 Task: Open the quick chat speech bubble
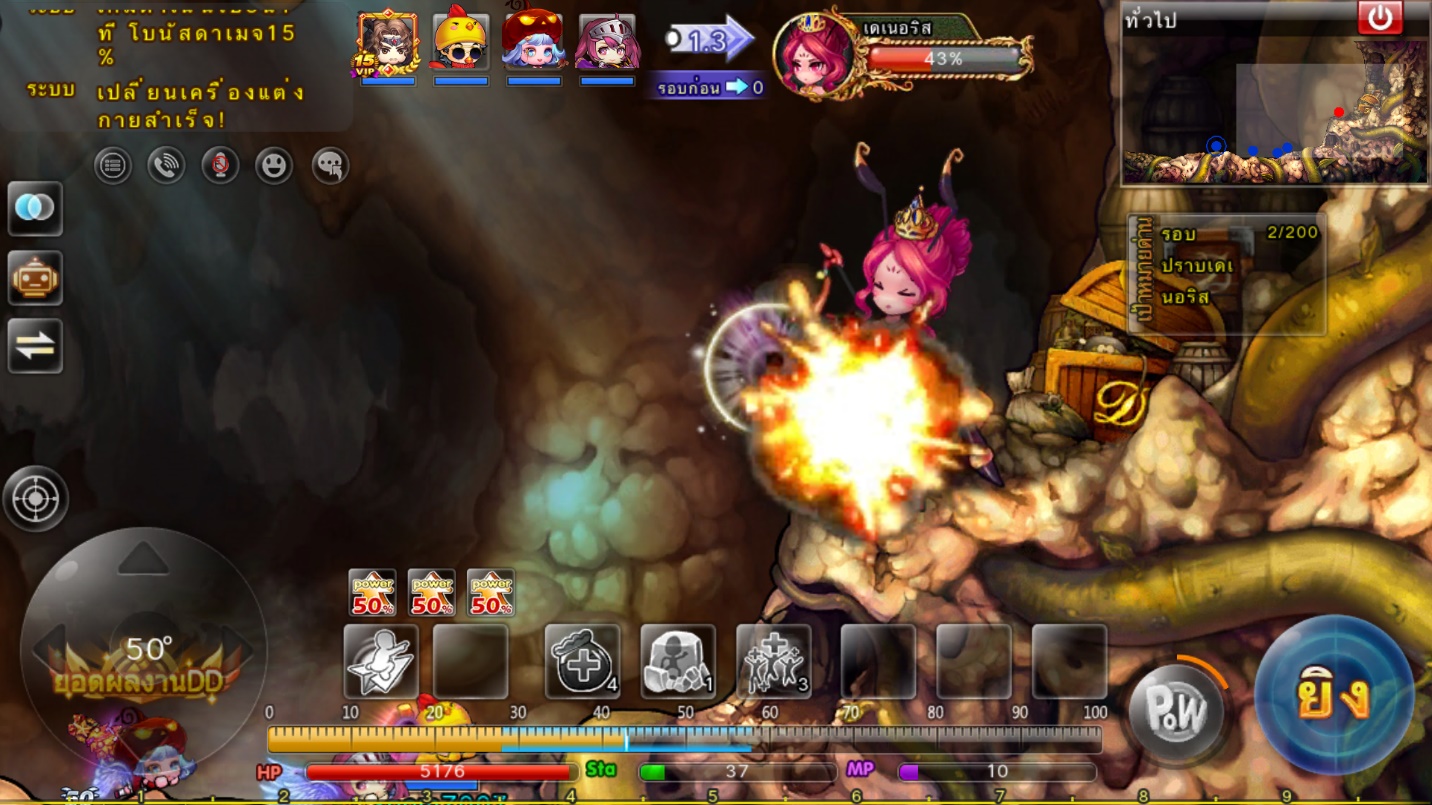point(330,166)
